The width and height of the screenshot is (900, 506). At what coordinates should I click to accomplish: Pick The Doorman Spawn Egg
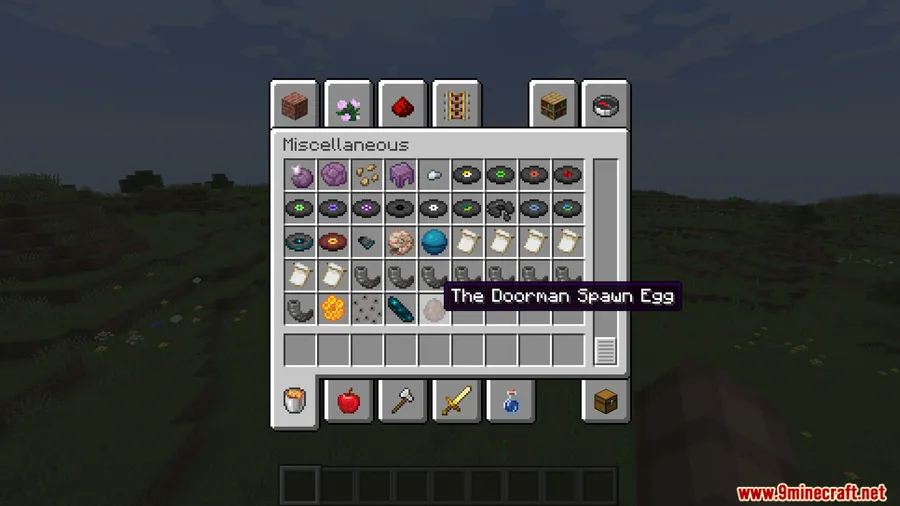[x=434, y=309]
